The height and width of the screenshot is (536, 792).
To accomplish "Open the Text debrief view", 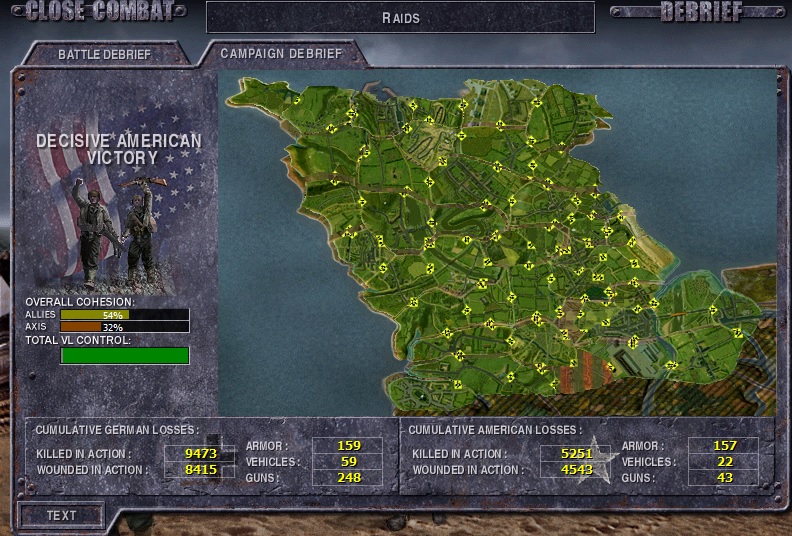I will [x=61, y=515].
